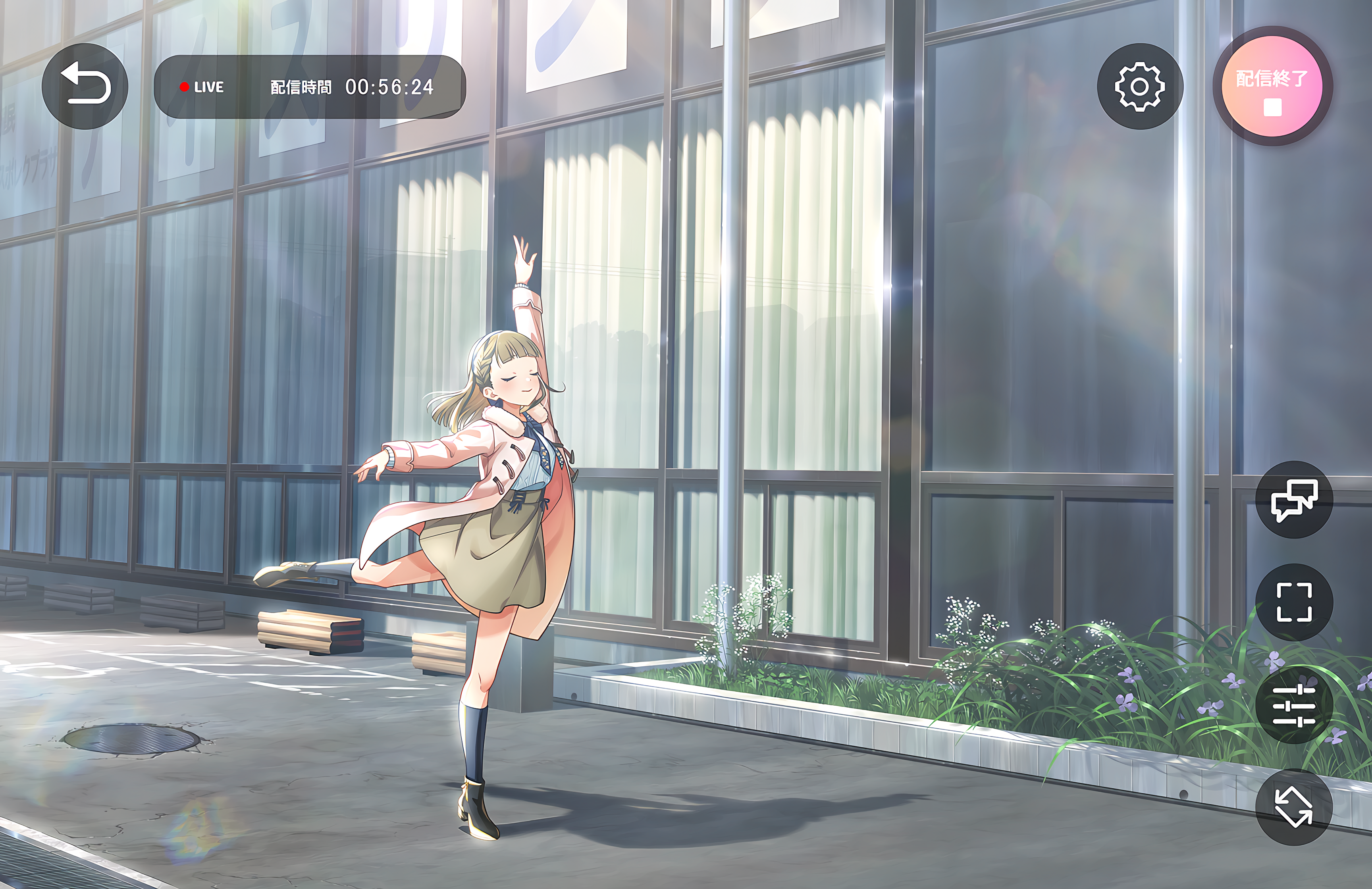Open the chat comments bubble icon
The width and height of the screenshot is (1372, 889).
pos(1294,500)
